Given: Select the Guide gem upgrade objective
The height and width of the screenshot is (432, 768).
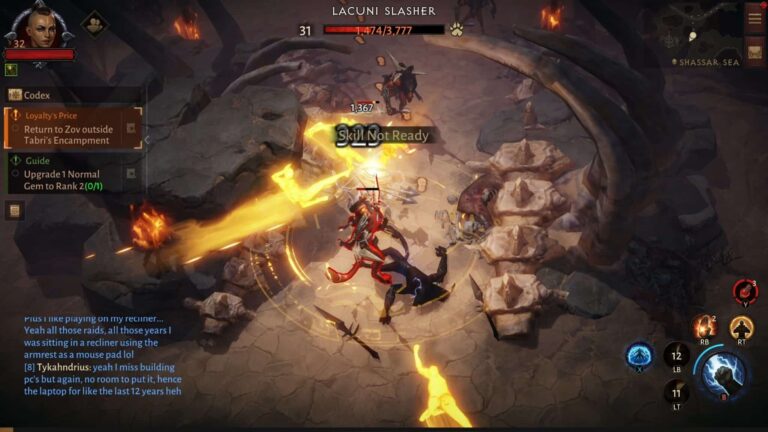Looking at the screenshot, I should tap(73, 173).
